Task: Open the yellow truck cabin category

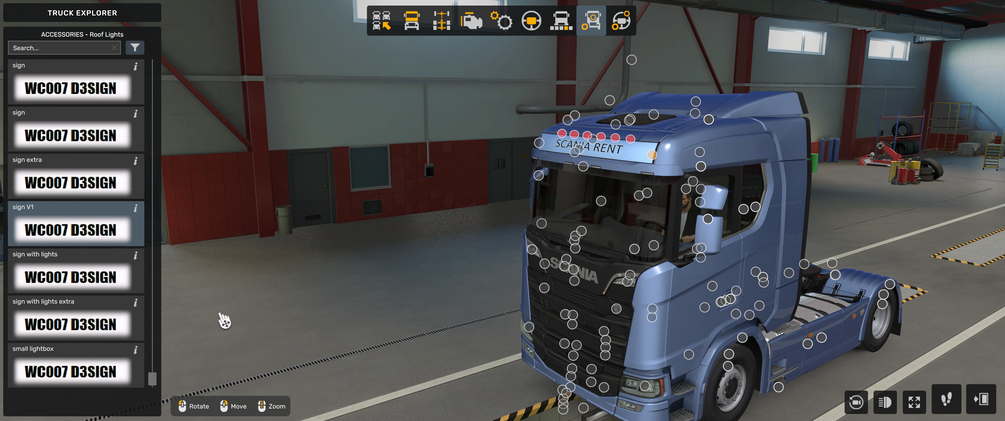Action: pyautogui.click(x=411, y=21)
